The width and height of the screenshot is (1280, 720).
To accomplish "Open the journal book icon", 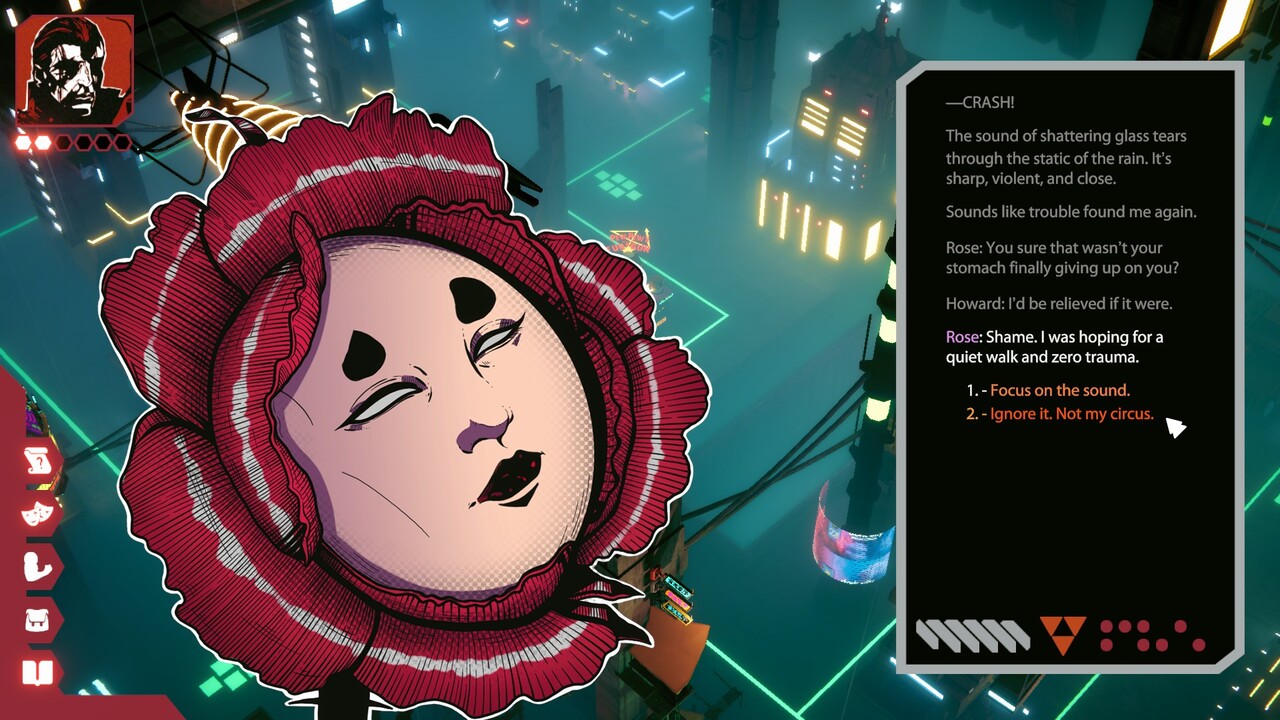I will point(38,672).
